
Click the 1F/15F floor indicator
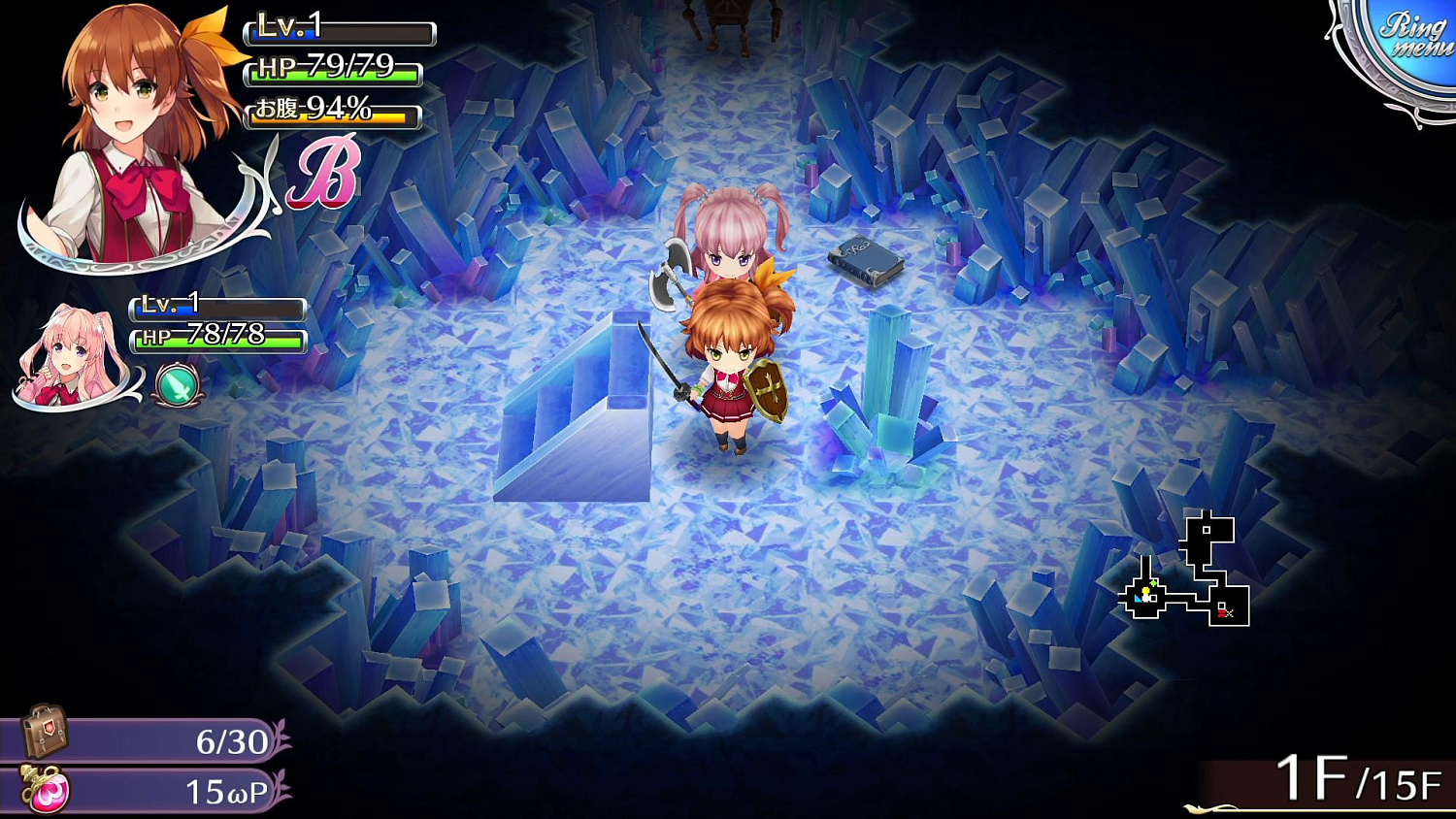[x=1359, y=776]
